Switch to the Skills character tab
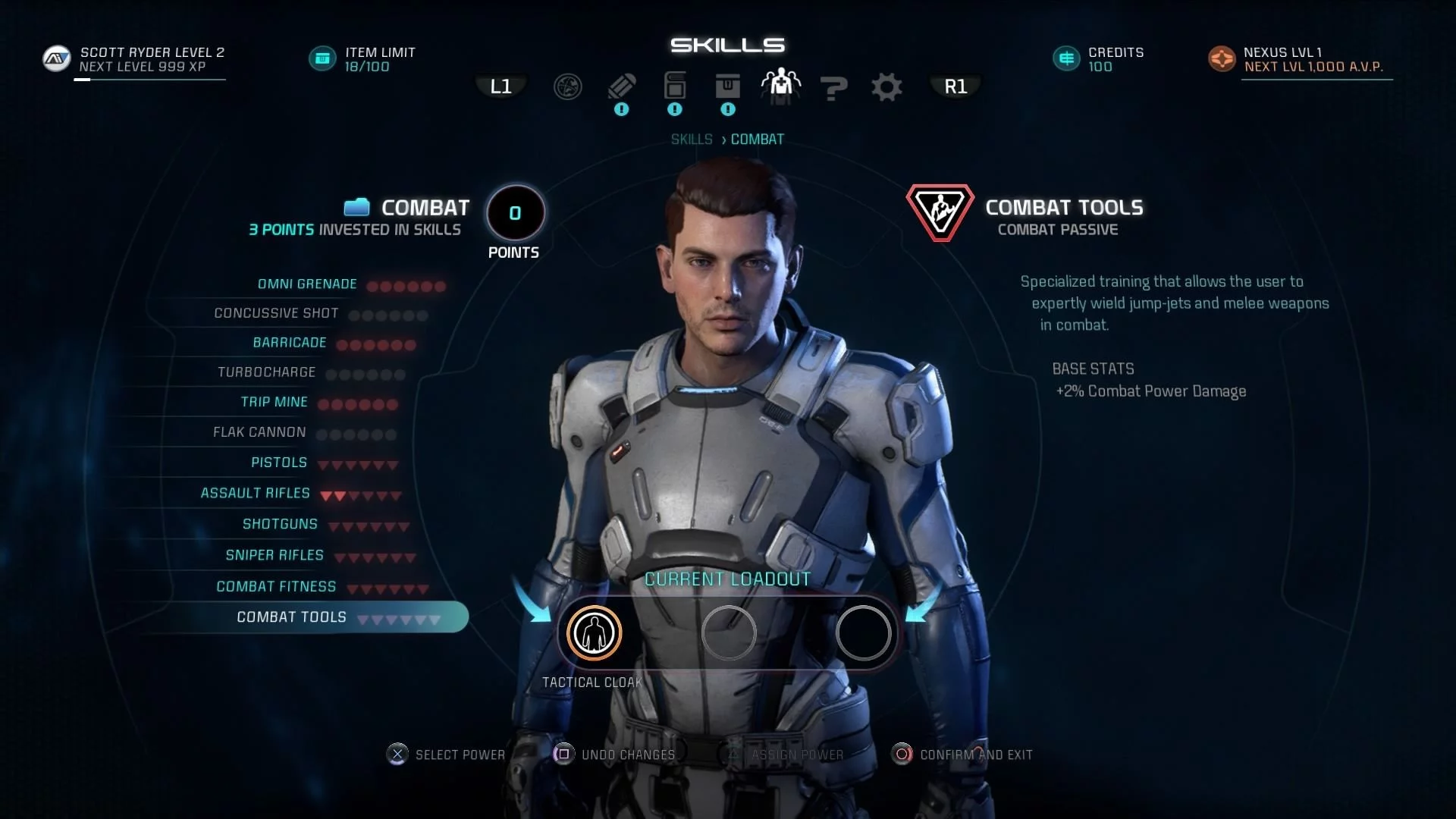The height and width of the screenshot is (819, 1456). (780, 86)
